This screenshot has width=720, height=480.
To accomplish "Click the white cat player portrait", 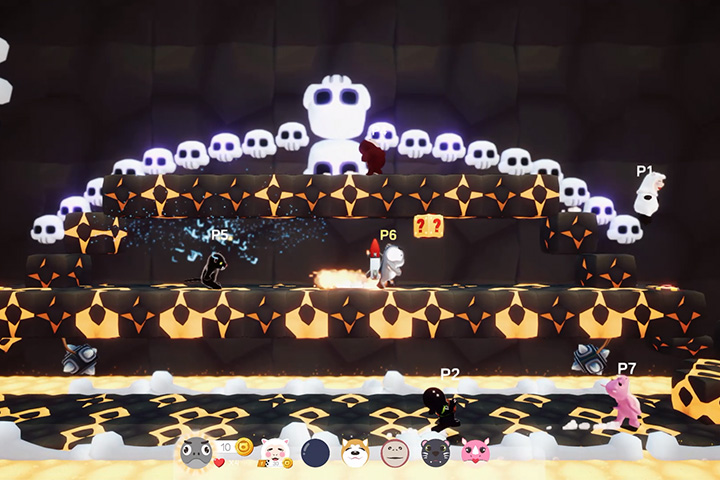I will point(274,452).
